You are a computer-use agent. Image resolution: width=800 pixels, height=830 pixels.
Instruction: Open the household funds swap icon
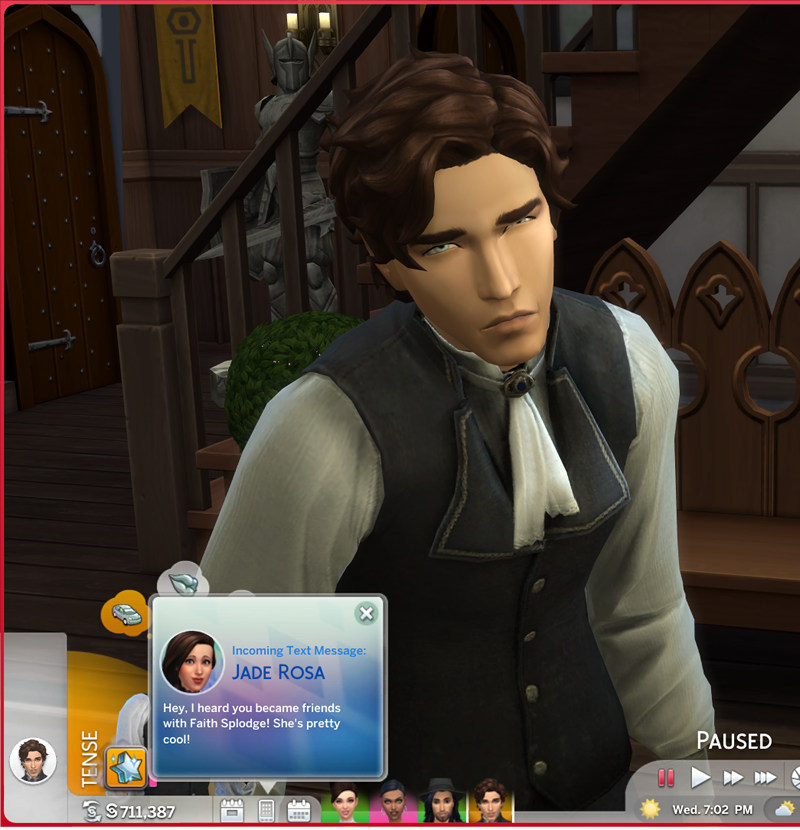coord(92,811)
